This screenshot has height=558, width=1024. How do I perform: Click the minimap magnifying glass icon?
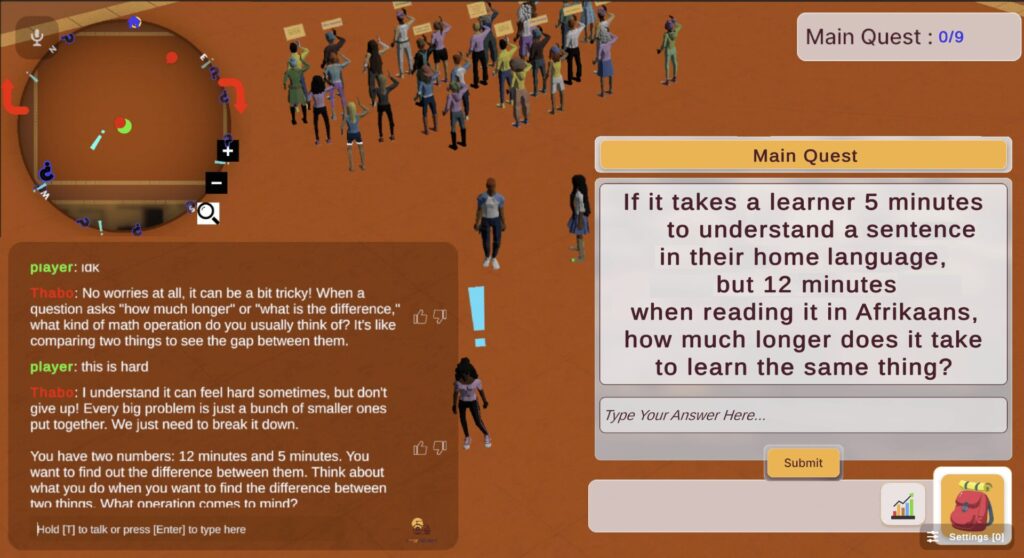207,212
